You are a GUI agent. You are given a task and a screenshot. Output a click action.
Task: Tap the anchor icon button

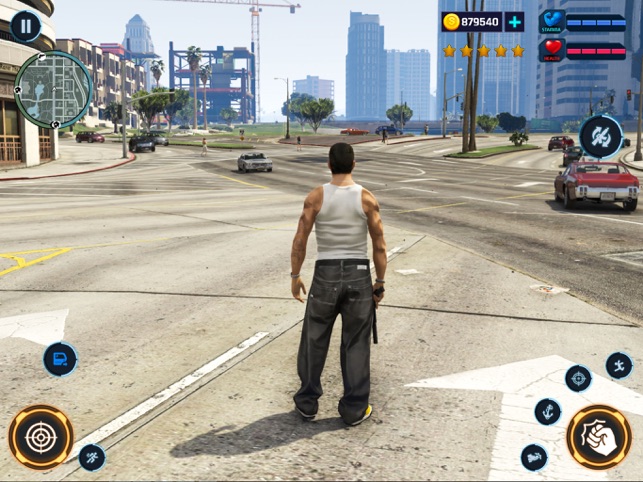548,411
